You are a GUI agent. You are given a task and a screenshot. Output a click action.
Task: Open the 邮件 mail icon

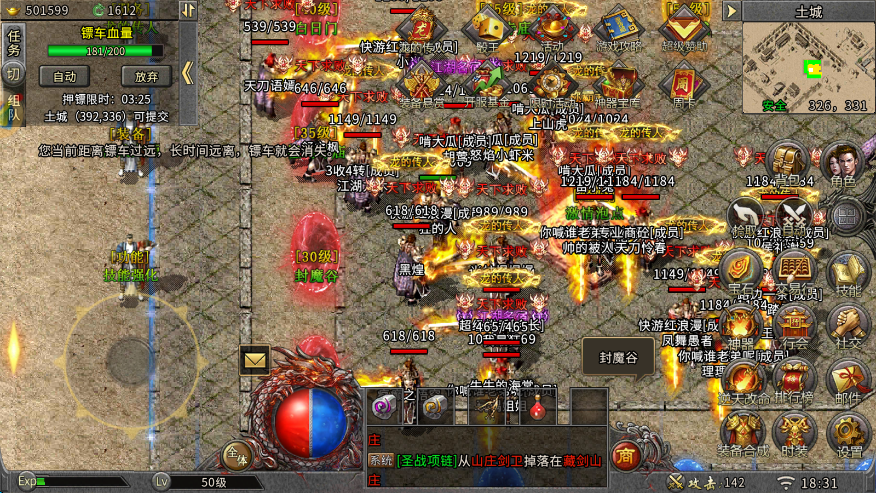pyautogui.click(x=848, y=380)
